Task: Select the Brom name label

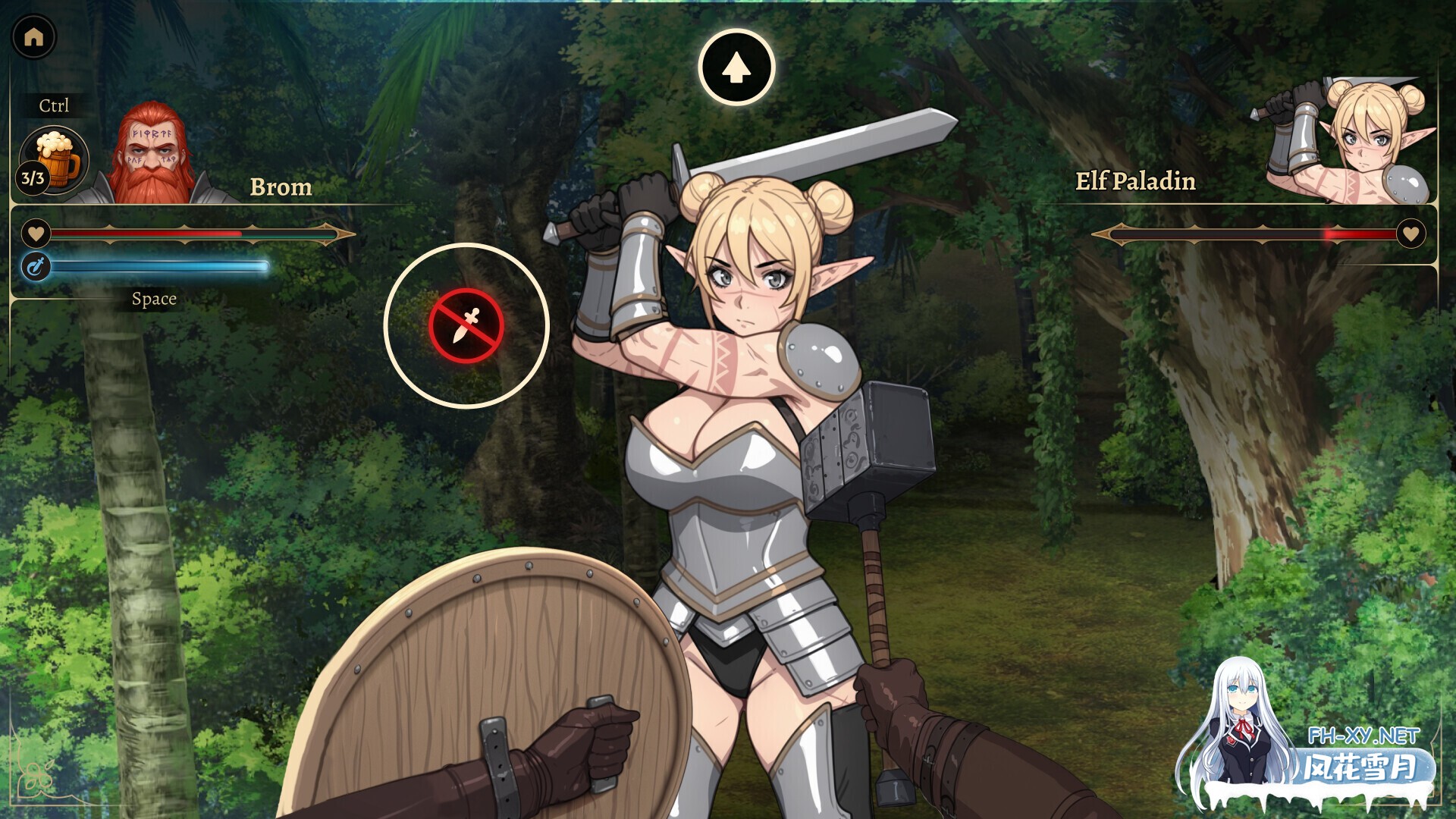Action: tap(281, 187)
